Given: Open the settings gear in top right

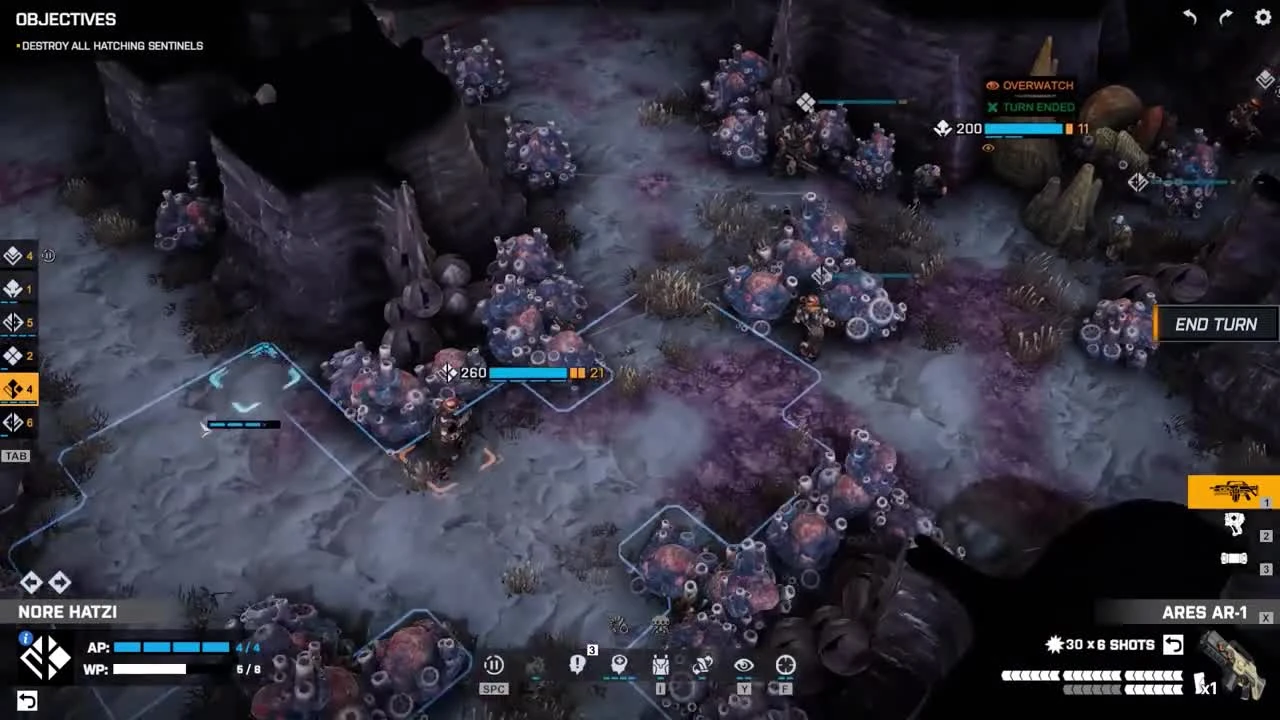Looking at the screenshot, I should click(1262, 17).
